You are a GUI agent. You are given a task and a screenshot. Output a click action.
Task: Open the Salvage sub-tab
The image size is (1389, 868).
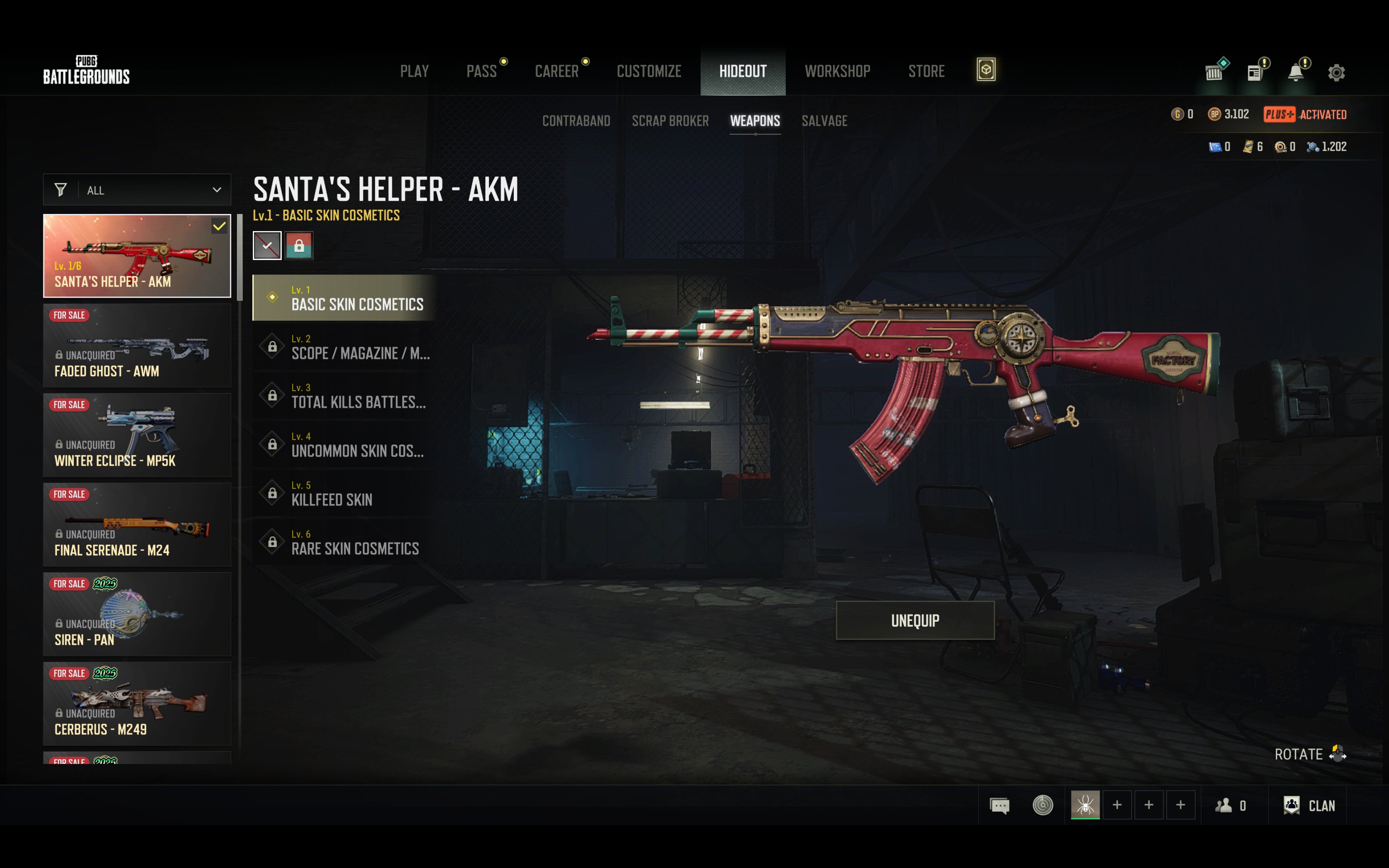[824, 121]
